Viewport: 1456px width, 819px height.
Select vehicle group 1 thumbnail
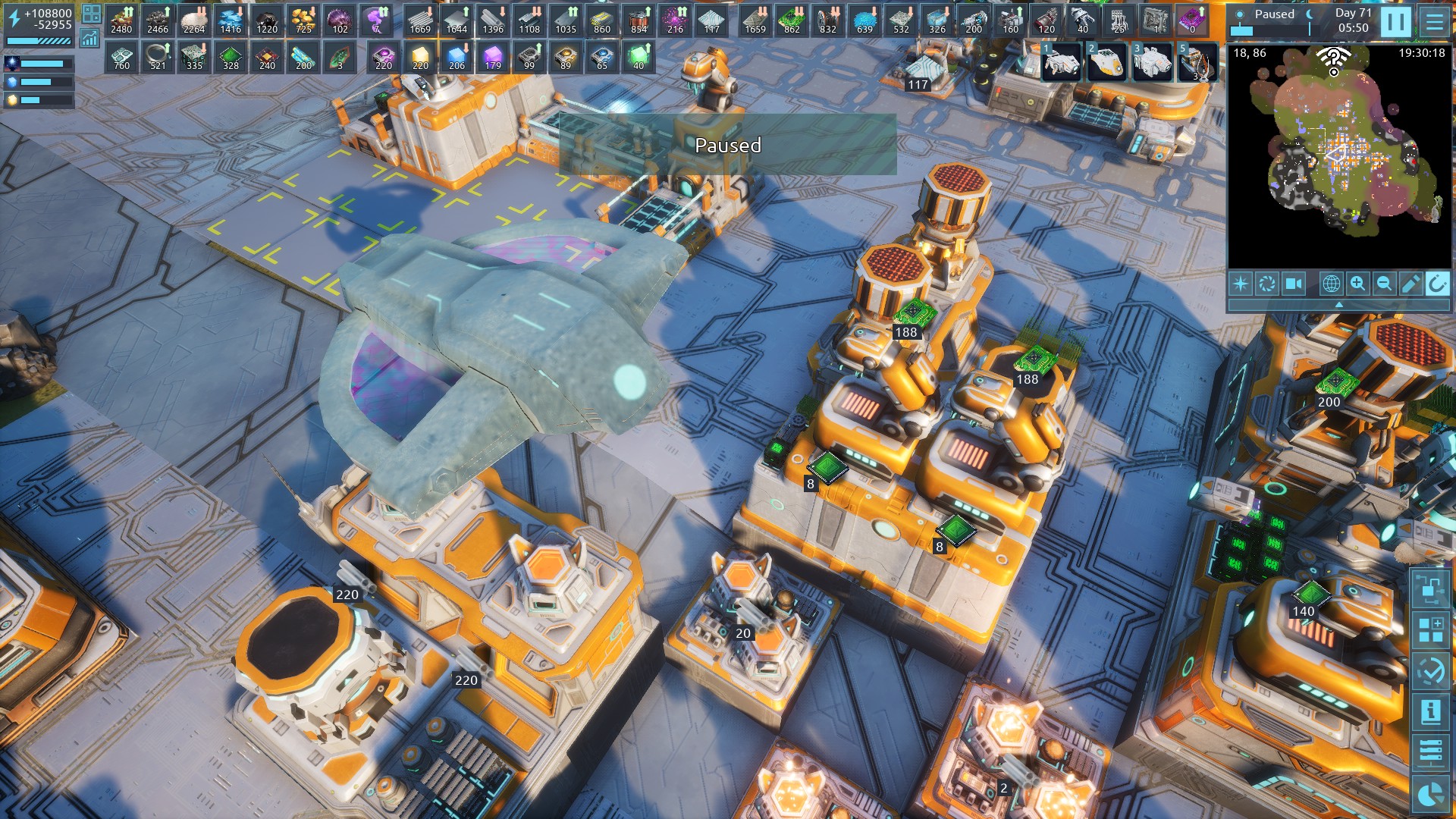[x=1061, y=61]
